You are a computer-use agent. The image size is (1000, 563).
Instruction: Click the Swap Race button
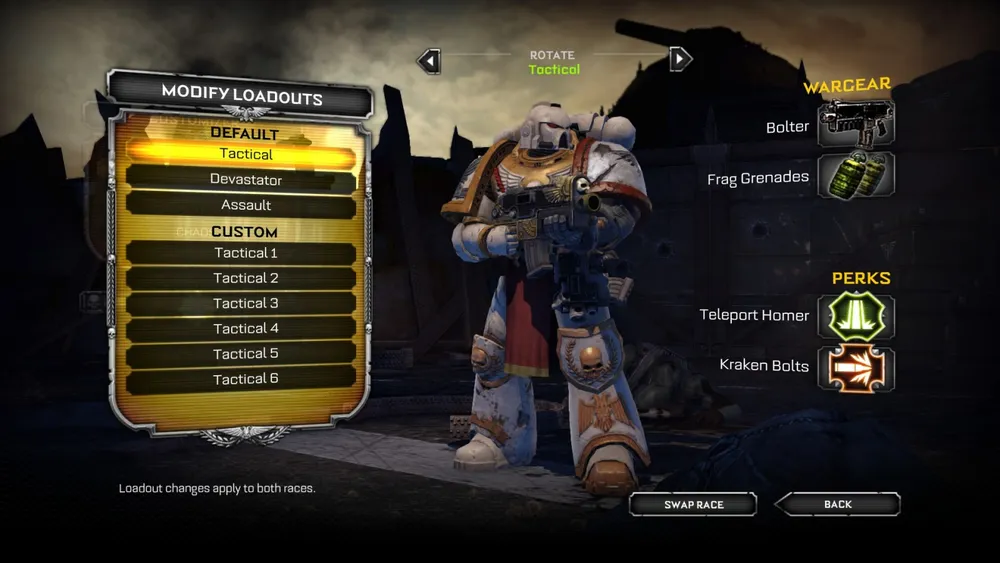[x=693, y=504]
